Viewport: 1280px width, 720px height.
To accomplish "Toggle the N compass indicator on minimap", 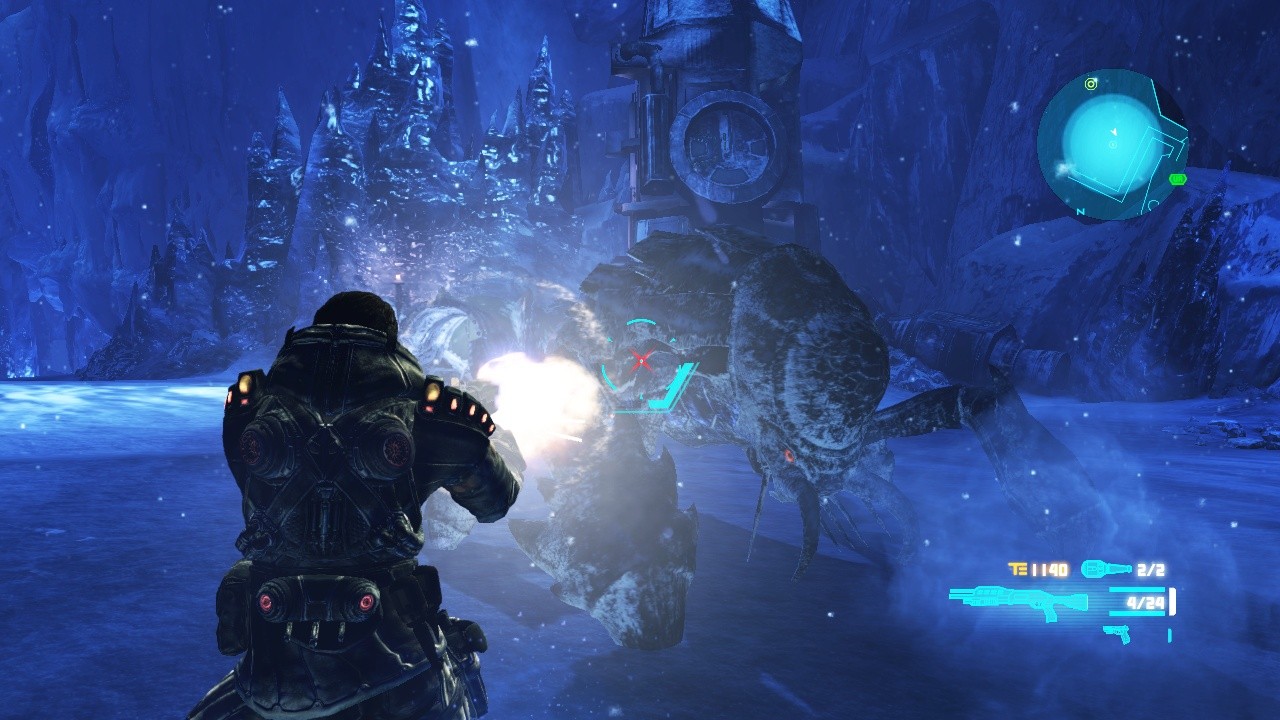I will [x=1080, y=211].
